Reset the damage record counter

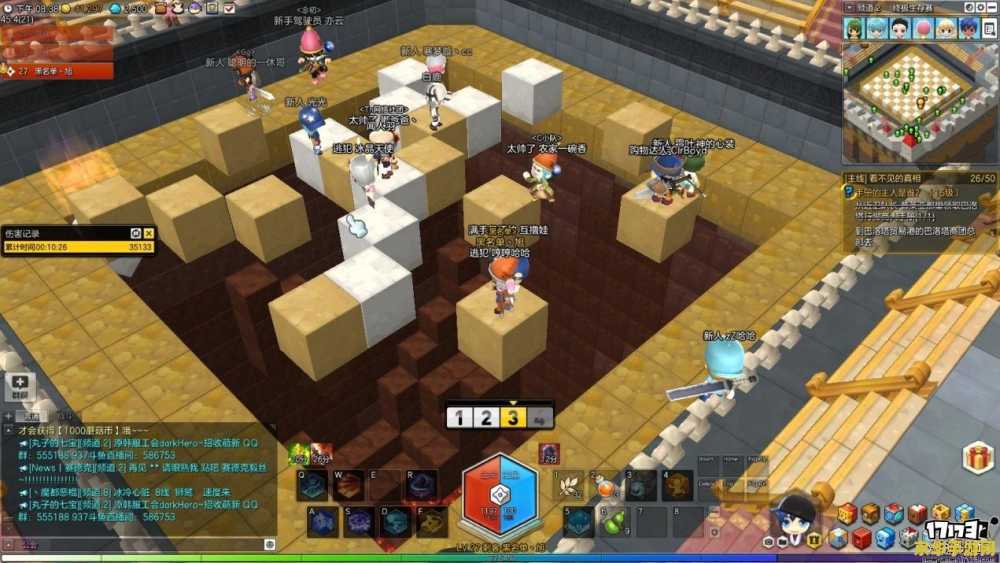136,233
